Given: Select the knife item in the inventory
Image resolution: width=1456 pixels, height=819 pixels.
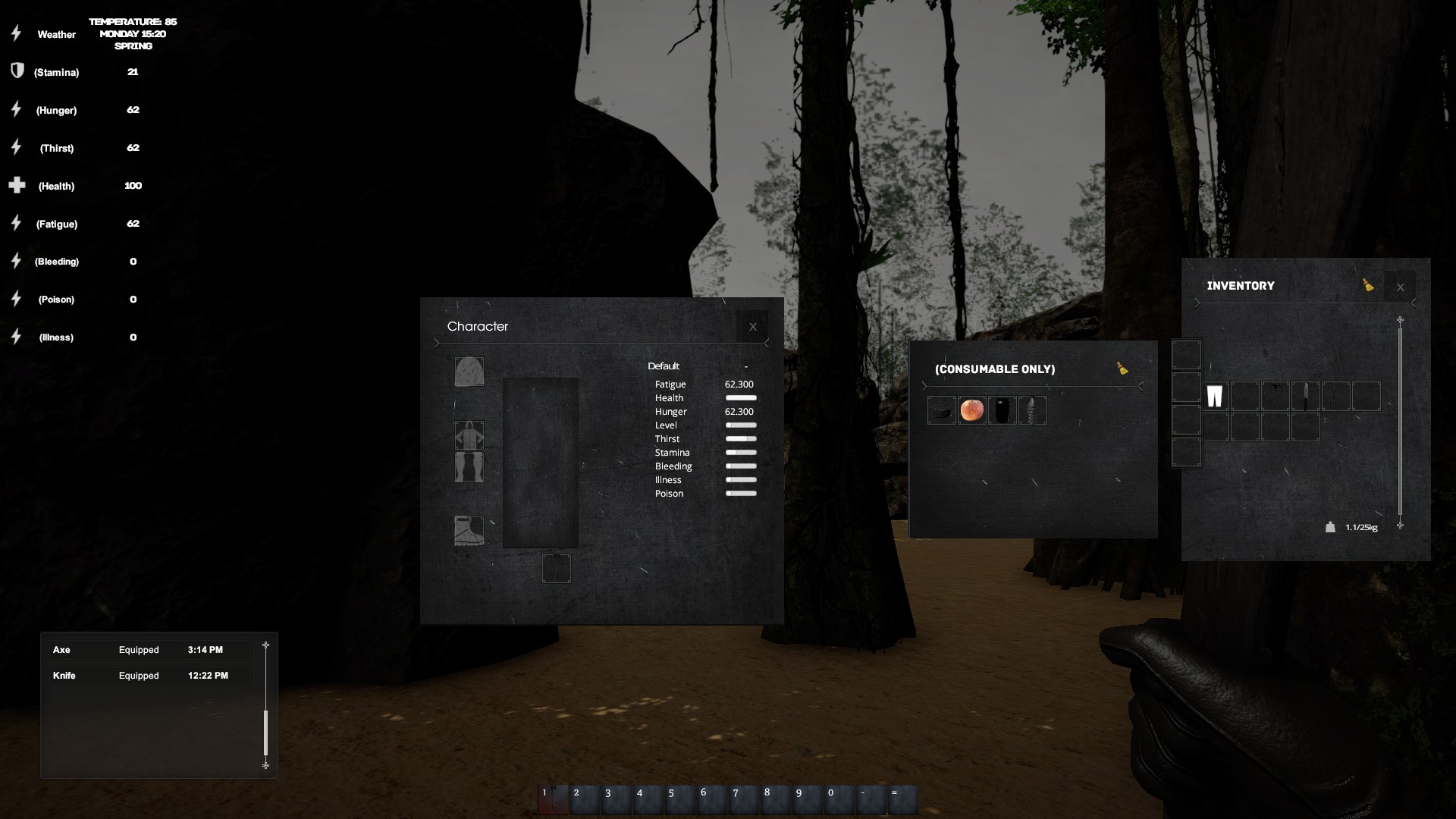Looking at the screenshot, I should click(1306, 396).
